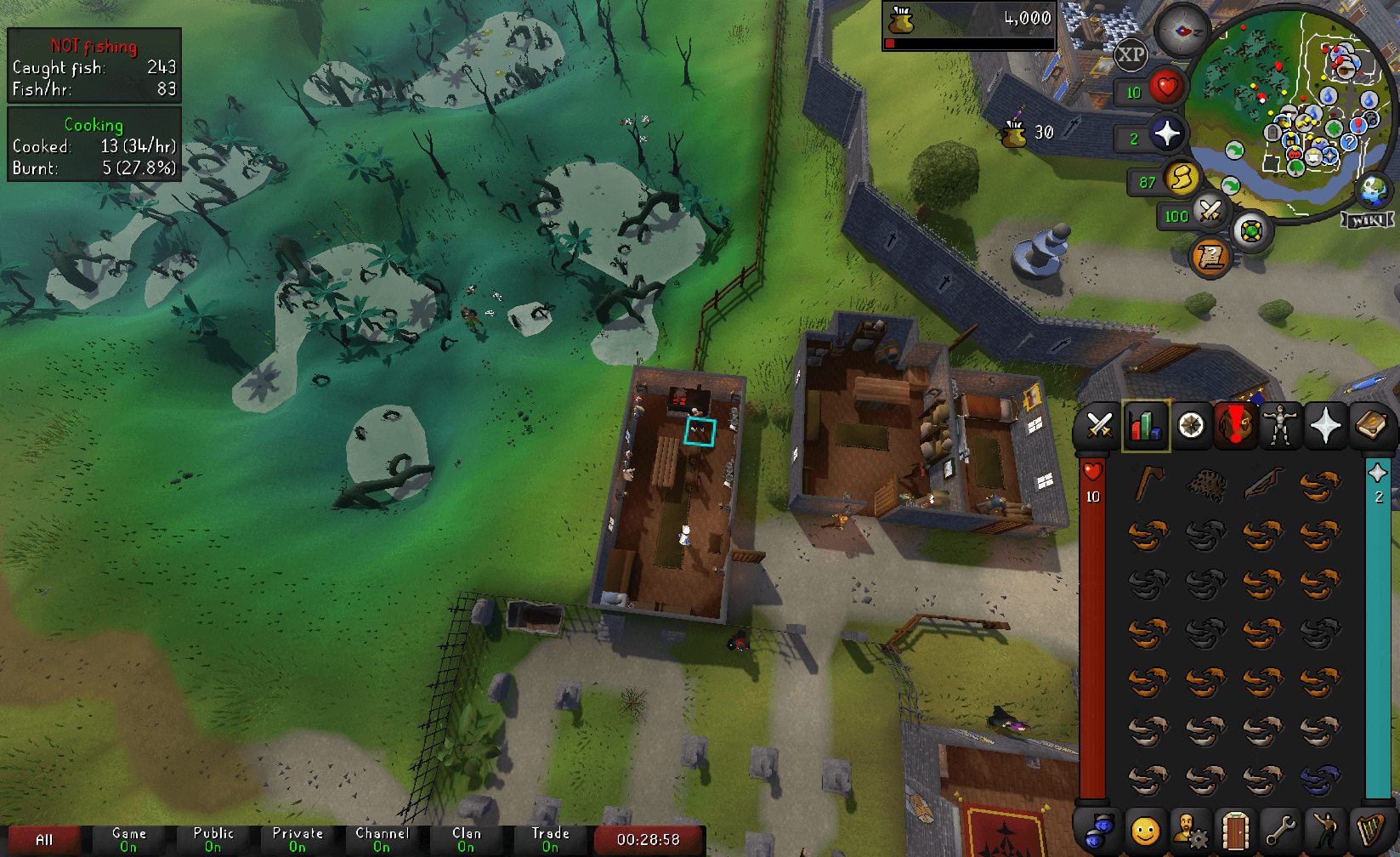Select the Combat Options crossed-swords tab

tap(1099, 426)
